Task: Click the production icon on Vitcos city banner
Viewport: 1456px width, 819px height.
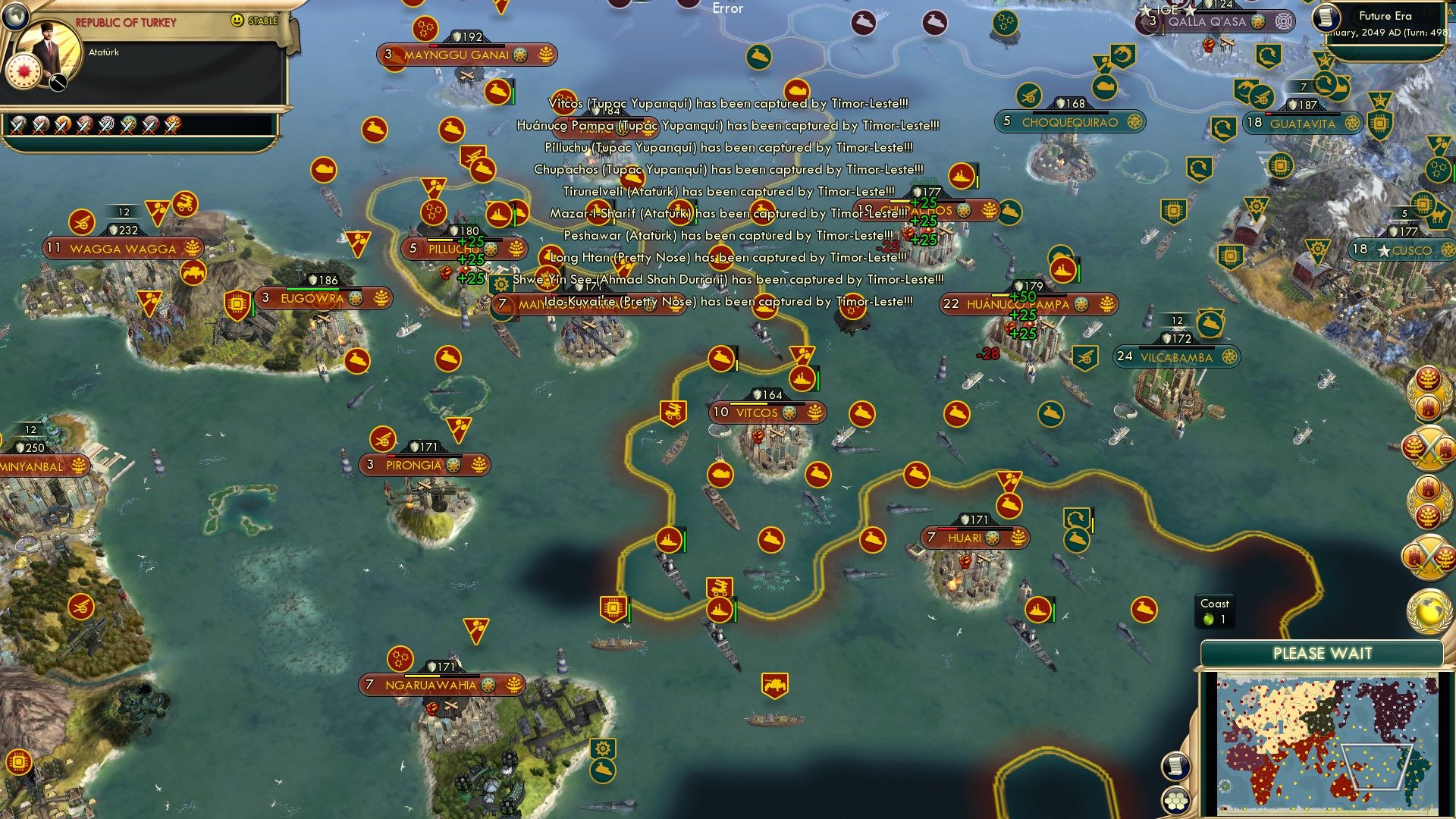Action: pos(789,413)
